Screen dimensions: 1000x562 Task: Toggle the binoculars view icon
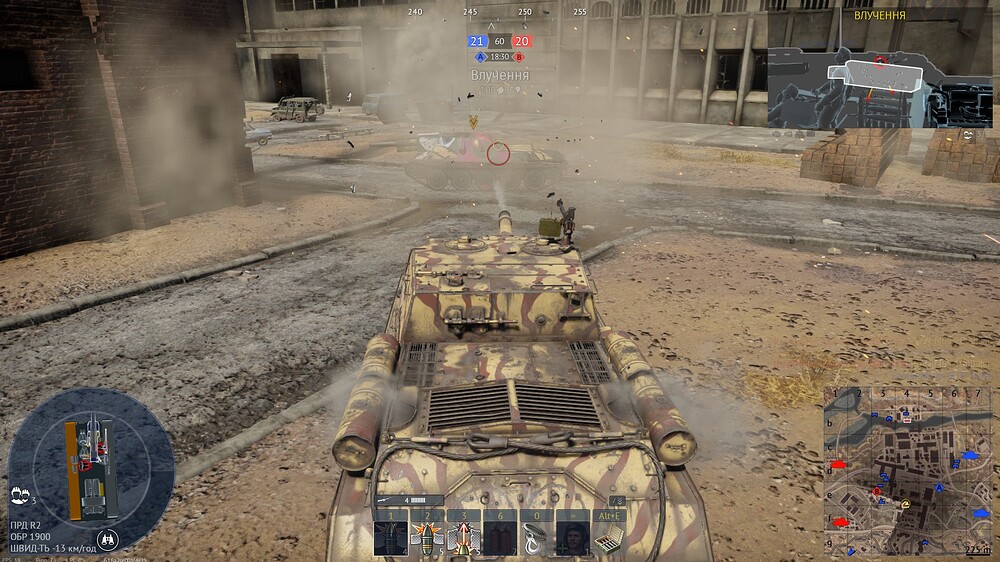point(107,540)
